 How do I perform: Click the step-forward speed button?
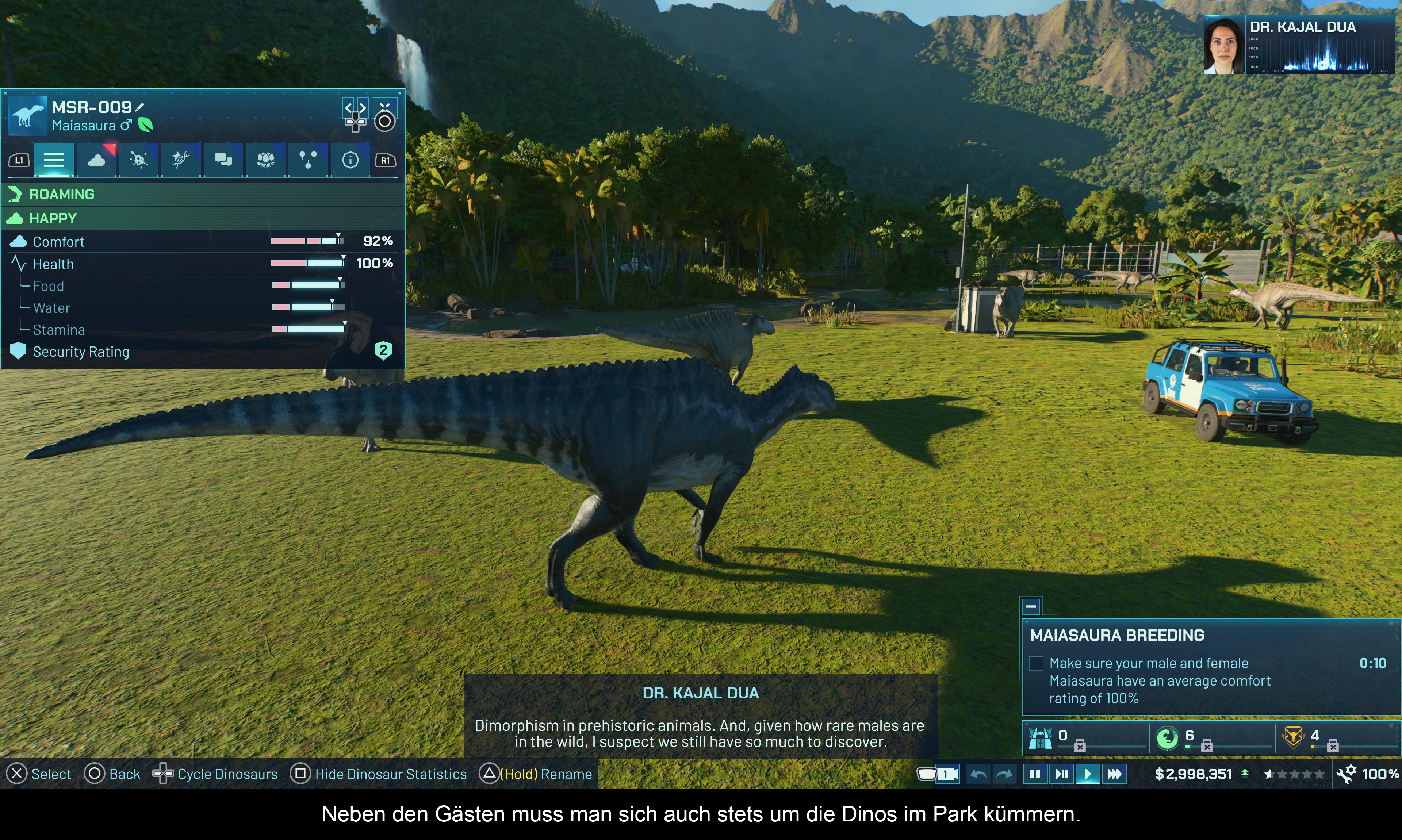1061,774
